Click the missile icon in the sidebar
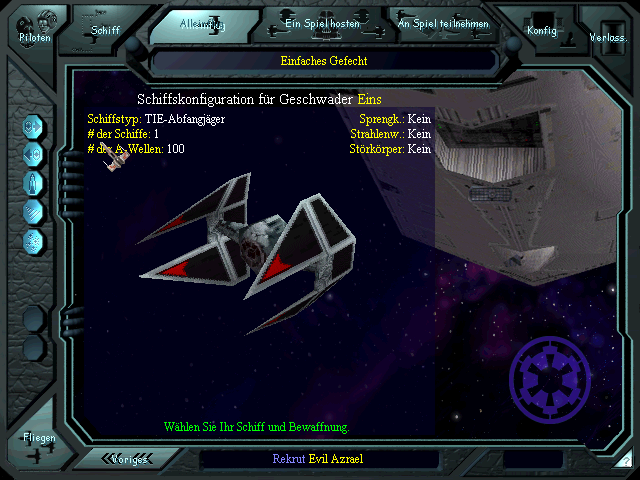The width and height of the screenshot is (640, 480). (33, 183)
